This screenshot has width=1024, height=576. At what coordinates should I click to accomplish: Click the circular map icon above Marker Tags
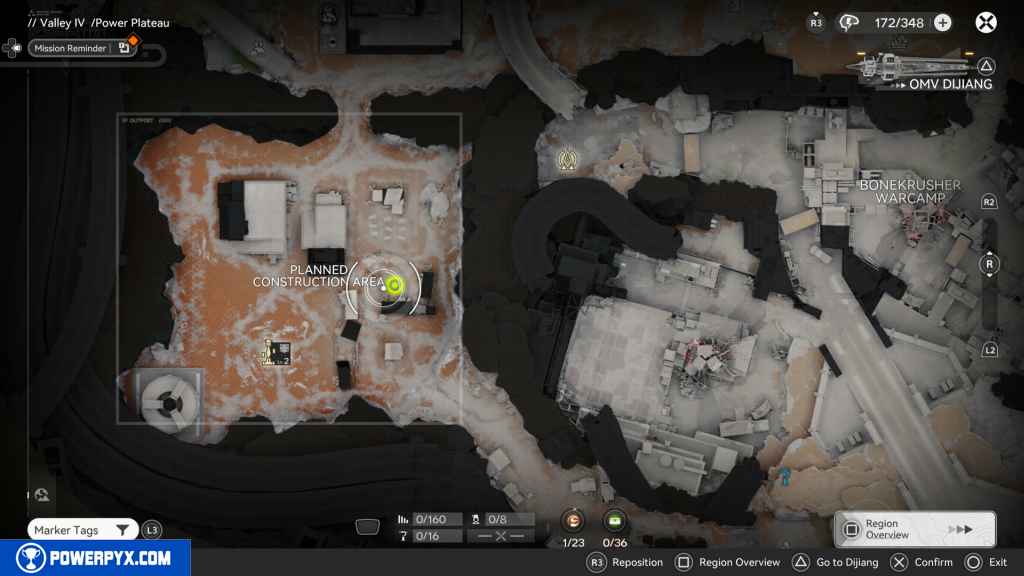click(x=43, y=494)
